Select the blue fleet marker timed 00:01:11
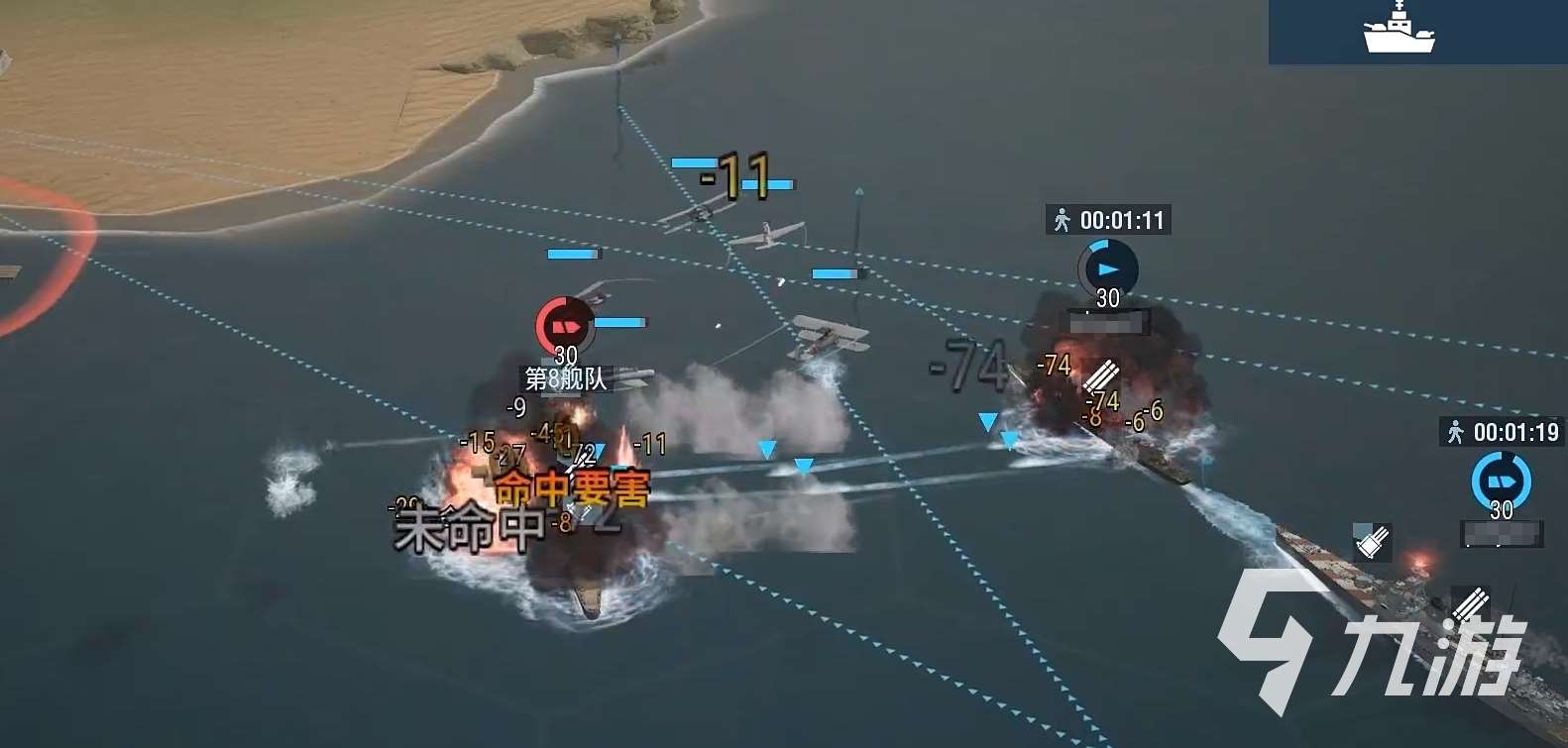The width and height of the screenshot is (1568, 748). click(1107, 268)
